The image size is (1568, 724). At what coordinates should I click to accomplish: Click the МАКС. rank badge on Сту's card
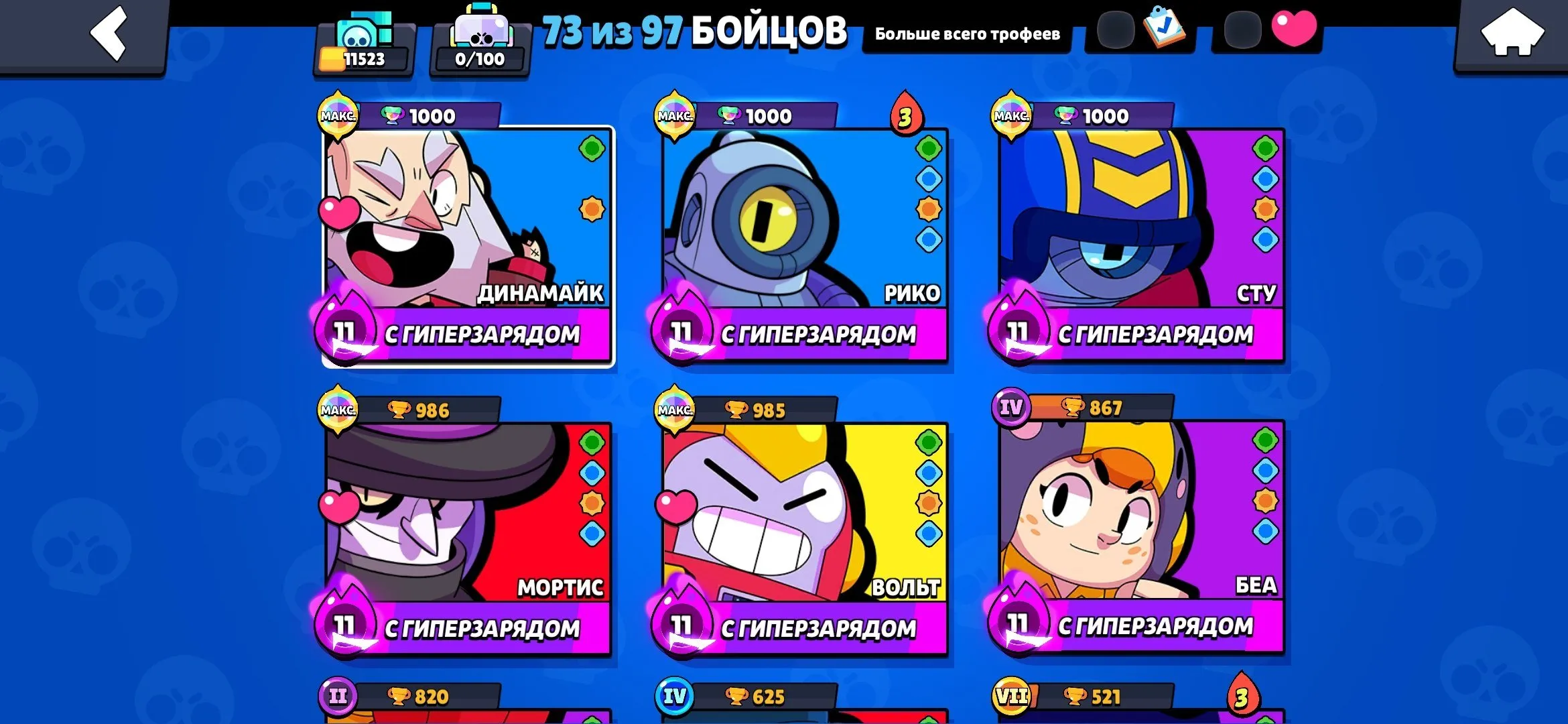(1012, 115)
